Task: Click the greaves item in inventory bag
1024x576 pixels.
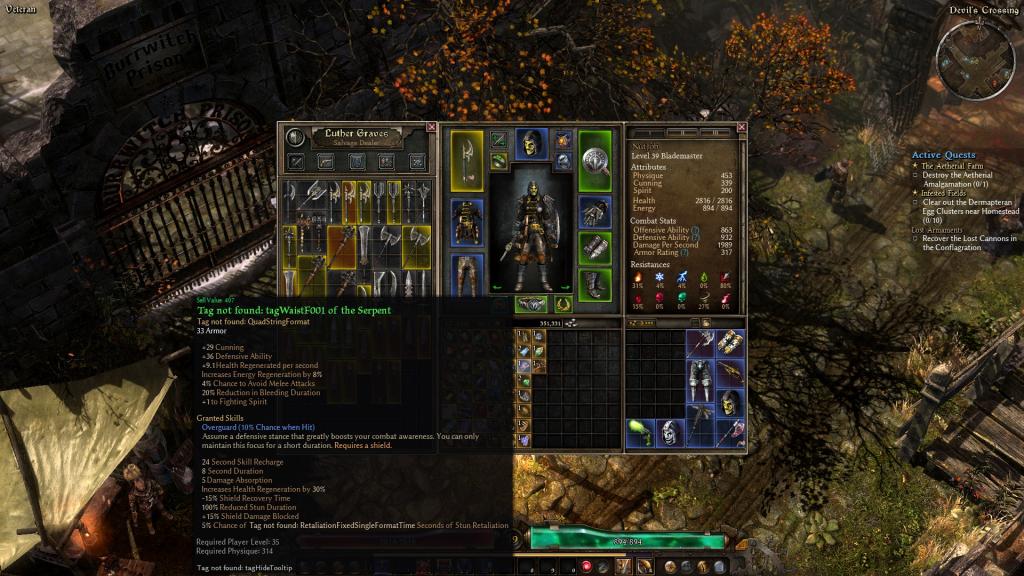Action: point(700,380)
